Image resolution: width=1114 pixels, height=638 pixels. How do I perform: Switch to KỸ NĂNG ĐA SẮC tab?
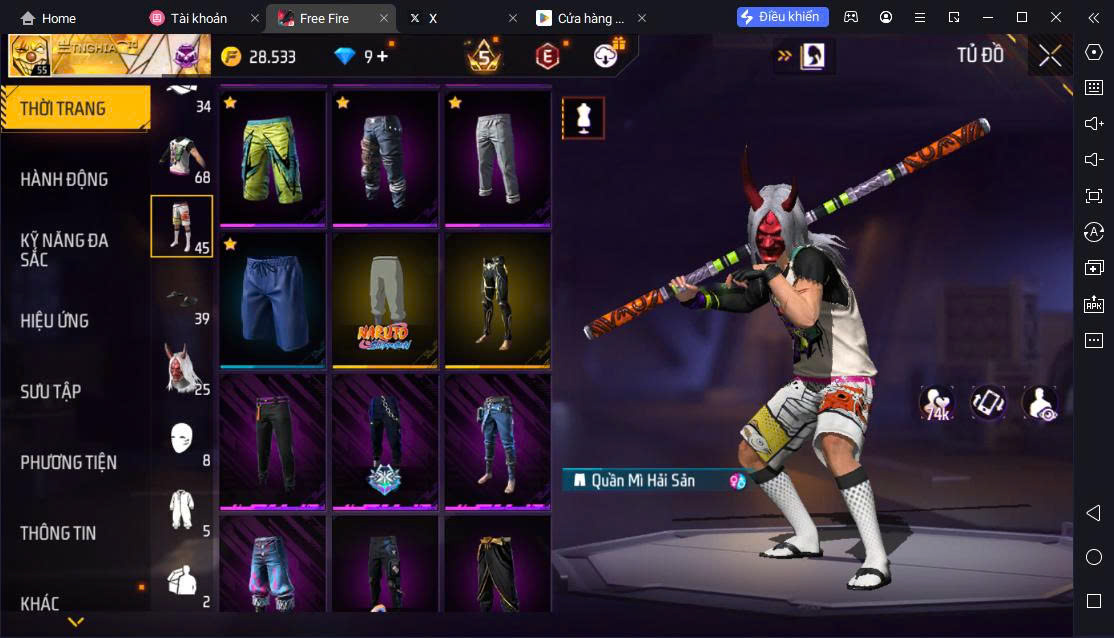(64, 249)
